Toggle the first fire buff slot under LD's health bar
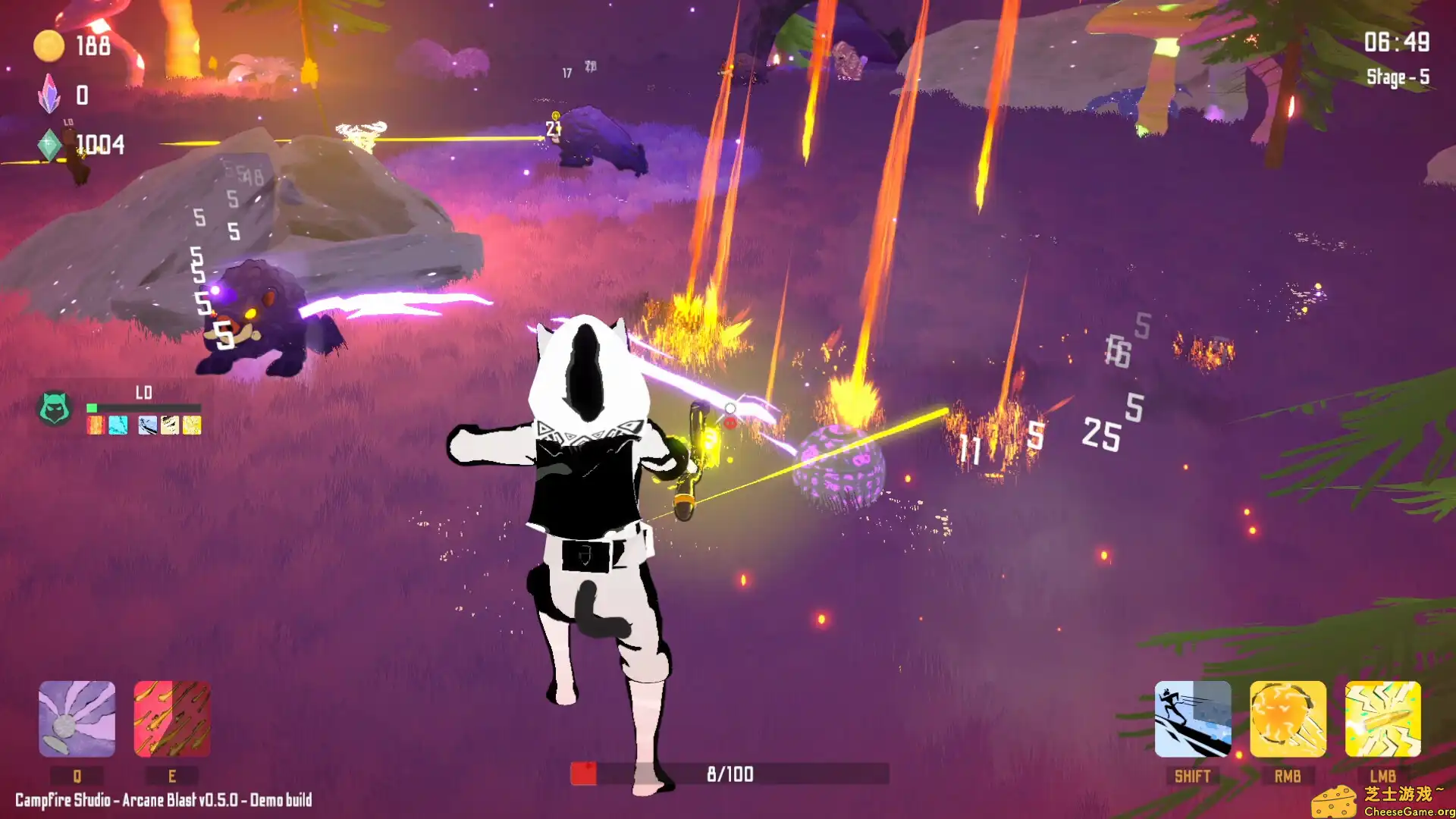The width and height of the screenshot is (1456, 819). (x=95, y=425)
